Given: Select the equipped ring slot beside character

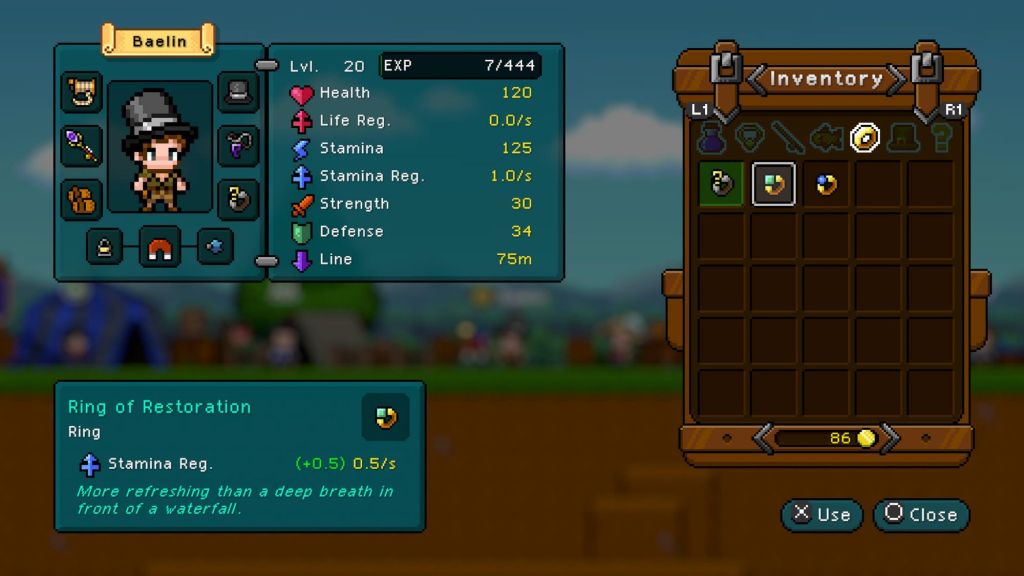Looking at the screenshot, I should pos(238,198).
